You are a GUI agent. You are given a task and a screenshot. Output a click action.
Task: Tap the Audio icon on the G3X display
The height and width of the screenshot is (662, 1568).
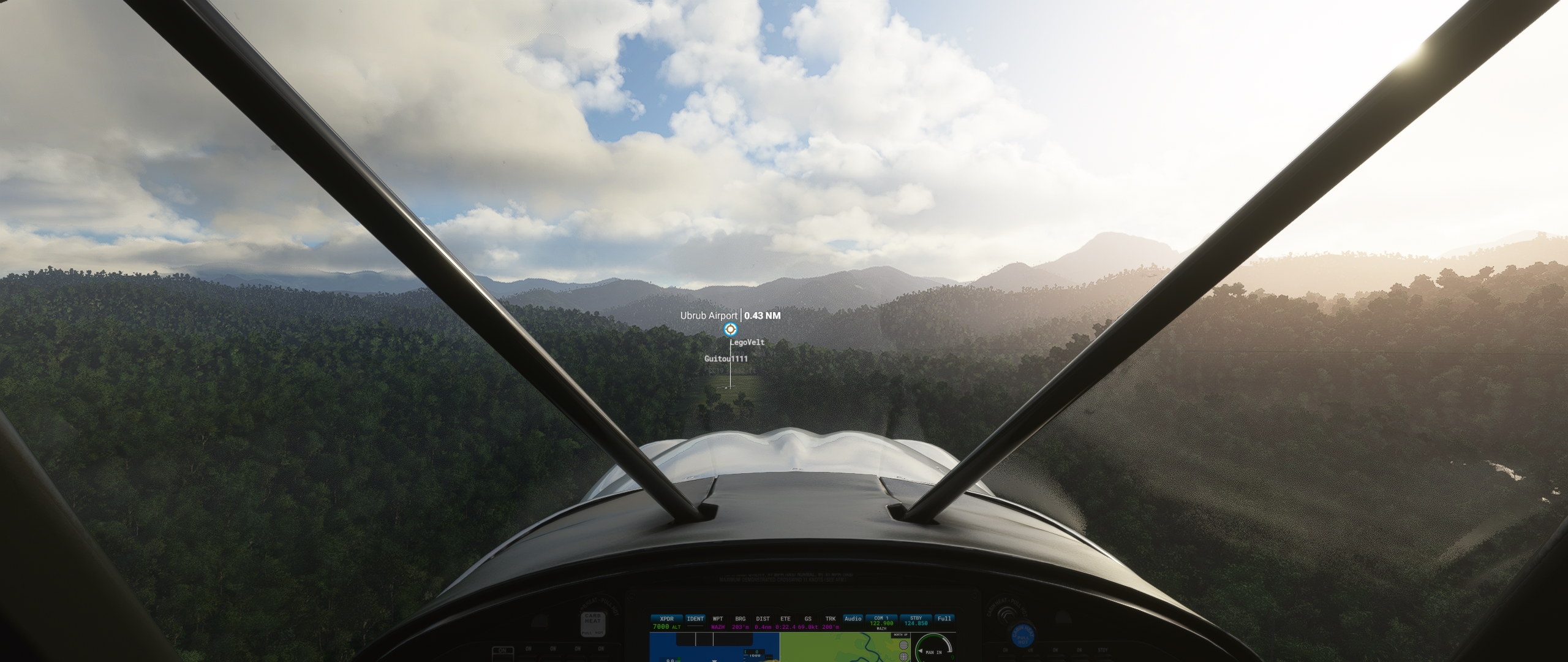point(853,618)
